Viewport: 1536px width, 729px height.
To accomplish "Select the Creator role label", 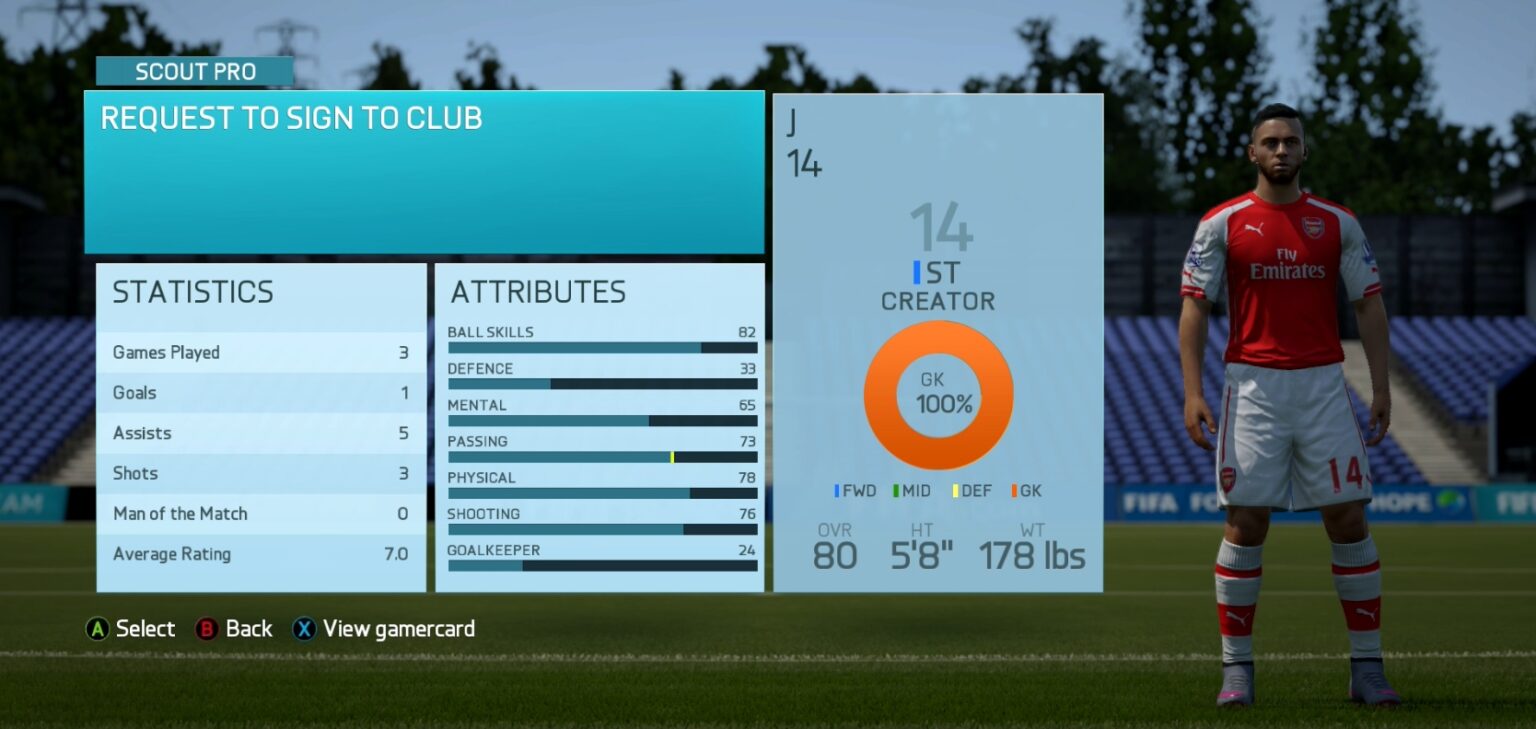I will 937,301.
